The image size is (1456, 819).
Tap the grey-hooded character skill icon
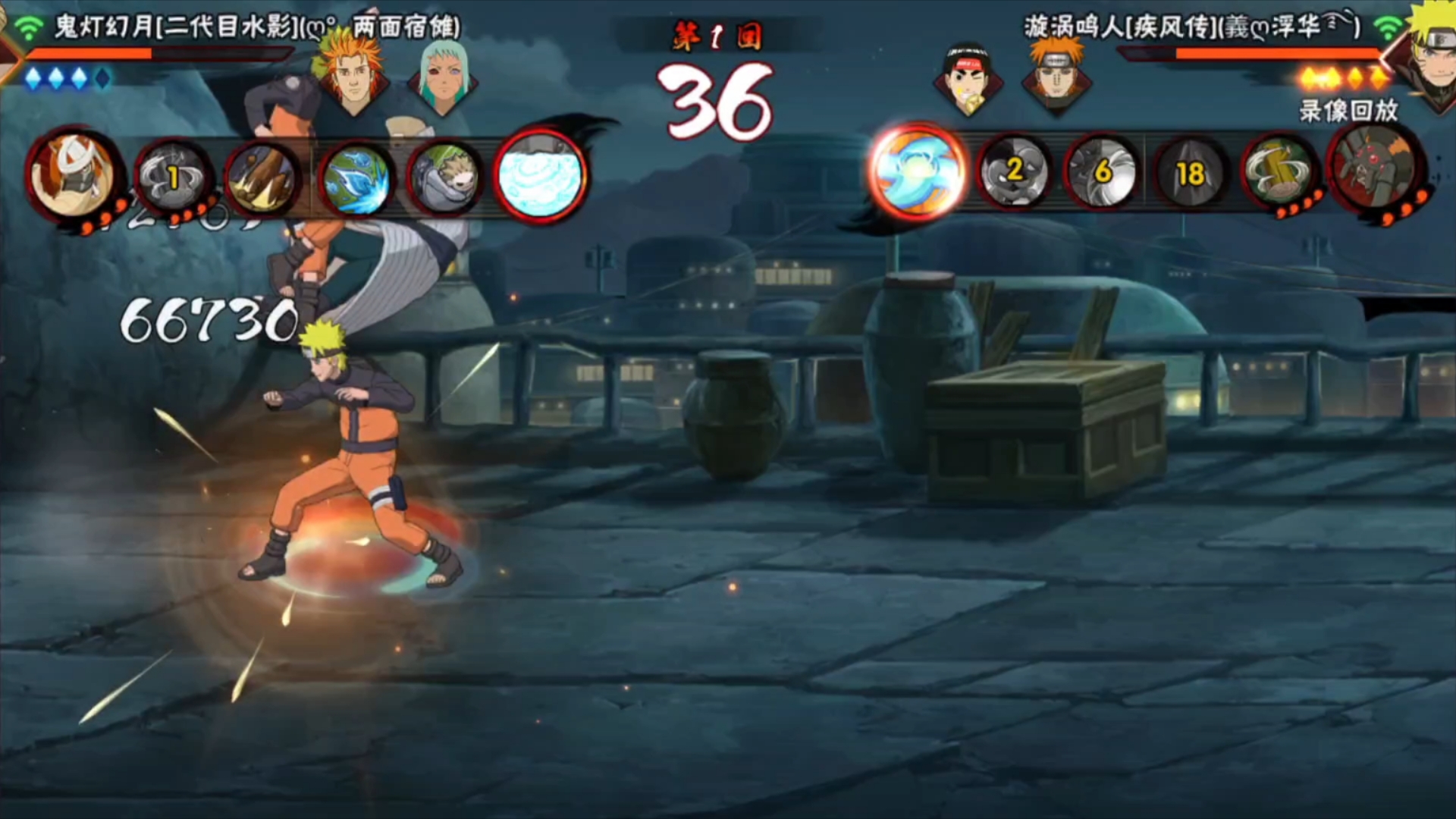point(445,180)
